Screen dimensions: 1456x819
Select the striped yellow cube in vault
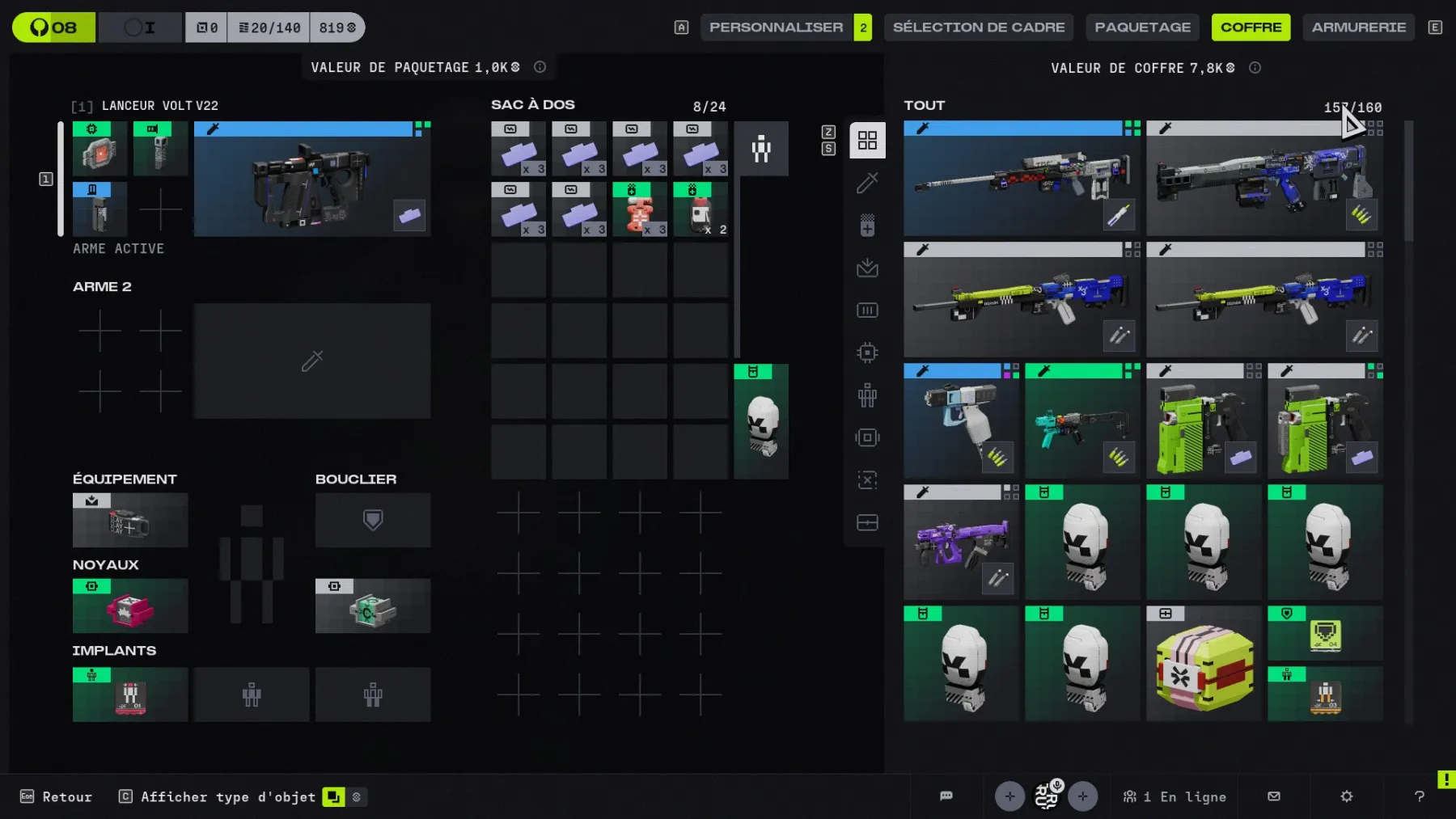click(x=1204, y=664)
